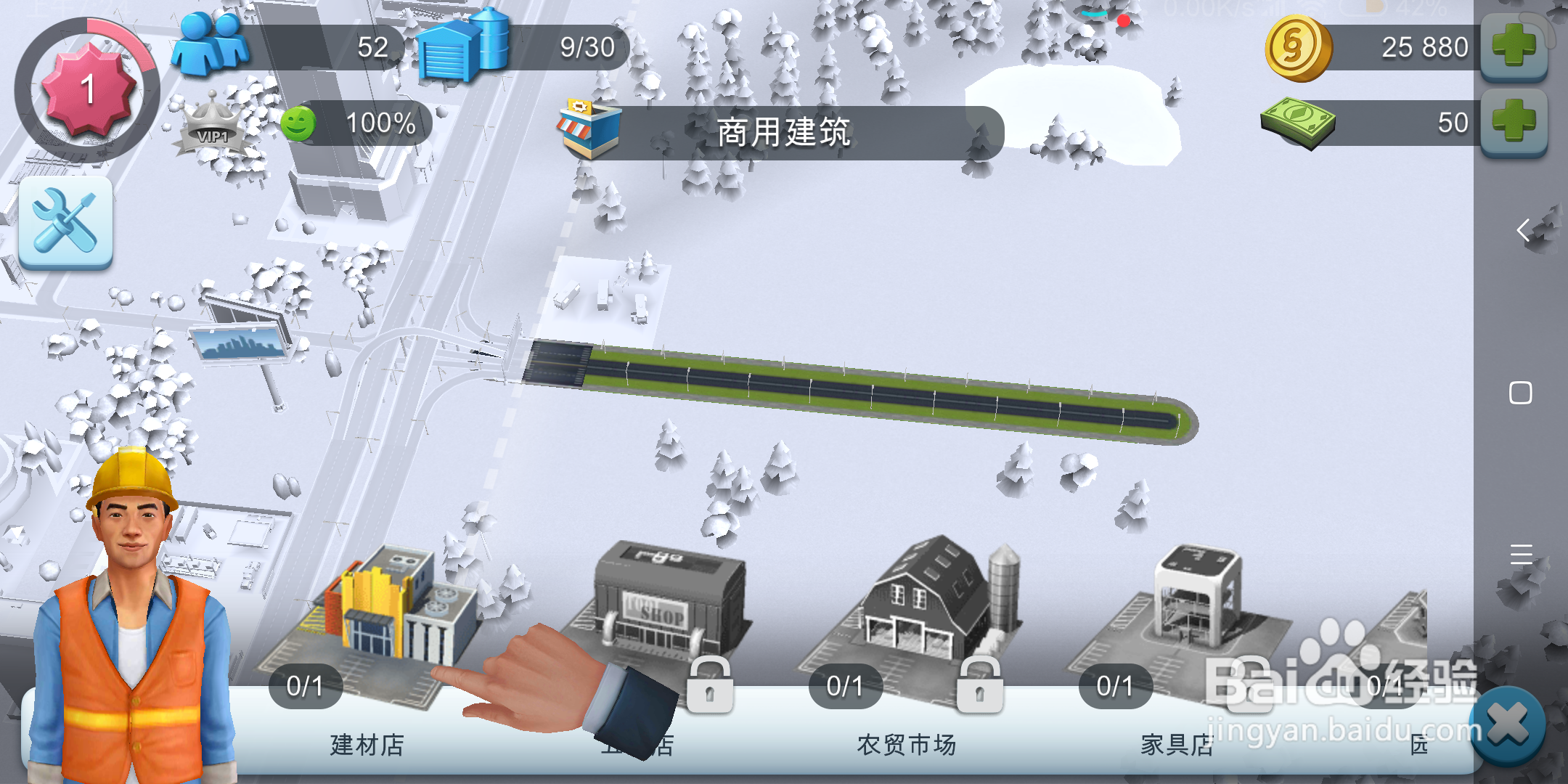Check the population counter icon
The height and width of the screenshot is (784, 1568).
[211, 45]
